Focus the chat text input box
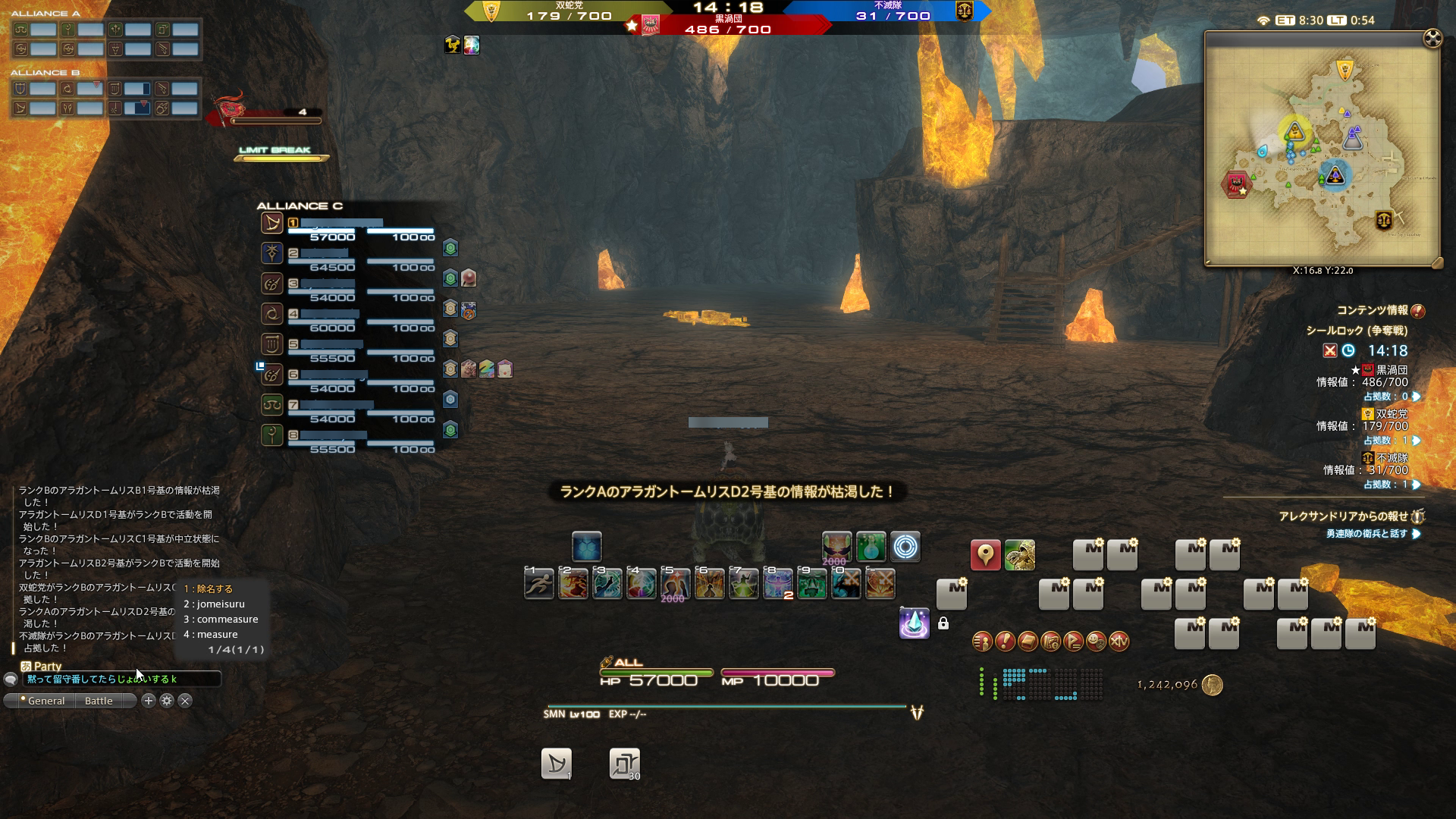Screen dimensions: 1456x819 click(x=121, y=679)
